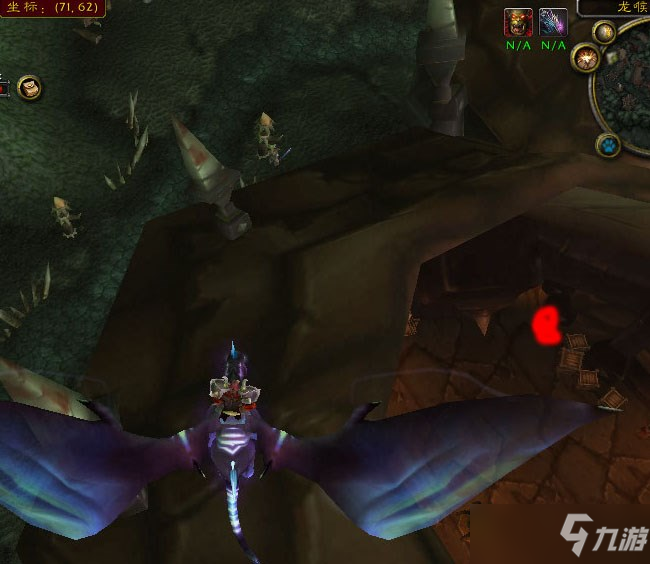Click the fiery burst minimap button
This screenshot has width=650, height=564.
point(584,57)
